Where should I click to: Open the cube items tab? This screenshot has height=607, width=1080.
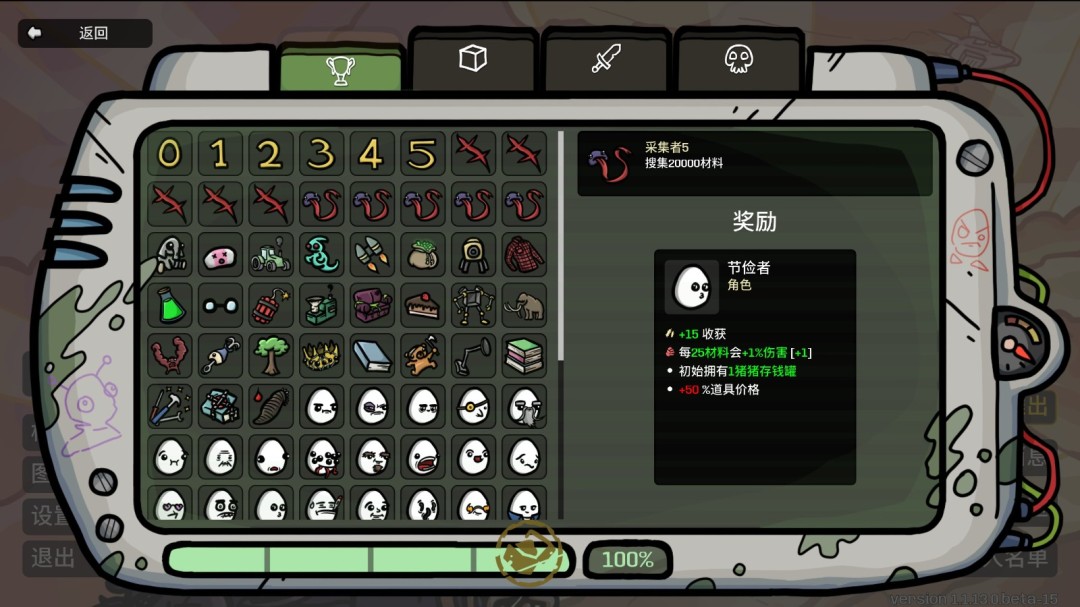(473, 59)
